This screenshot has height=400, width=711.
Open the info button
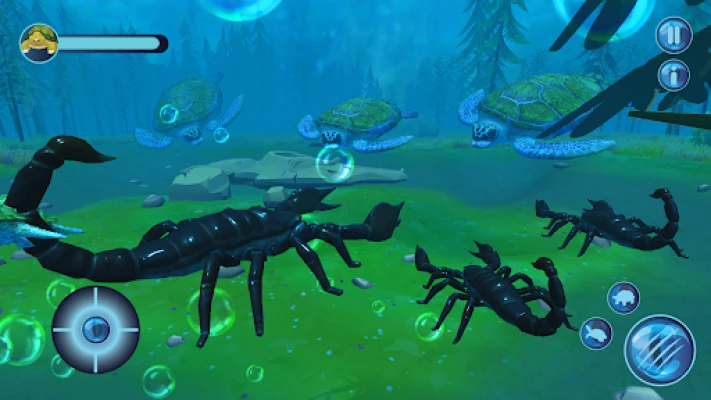pyautogui.click(x=673, y=75)
